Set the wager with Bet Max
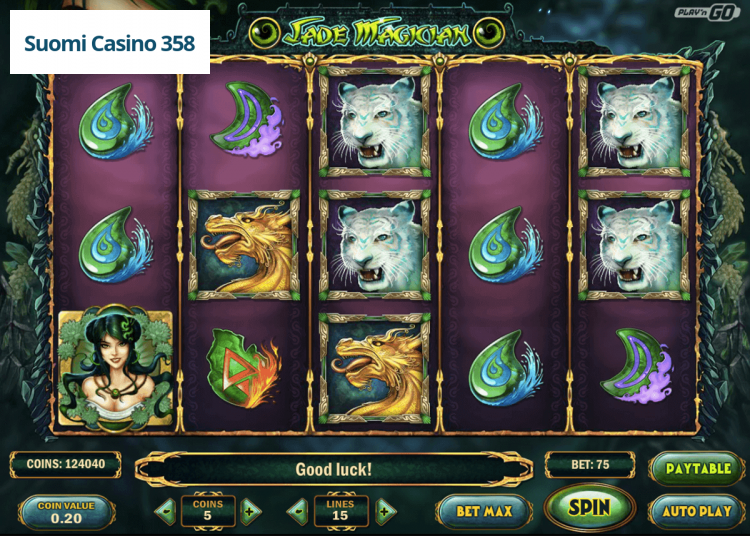 click(x=484, y=511)
